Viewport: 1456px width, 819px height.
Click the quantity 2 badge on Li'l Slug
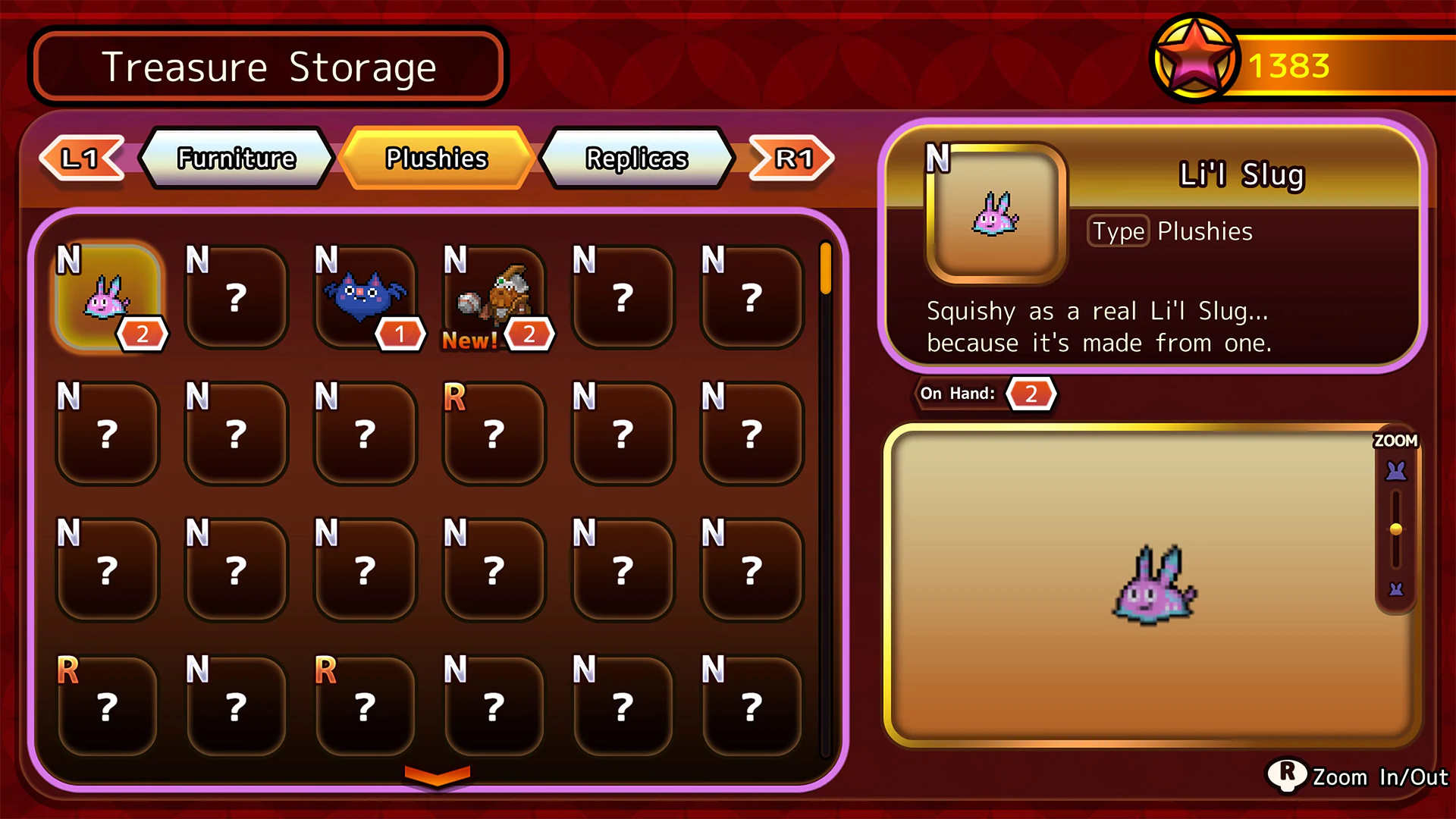143,333
